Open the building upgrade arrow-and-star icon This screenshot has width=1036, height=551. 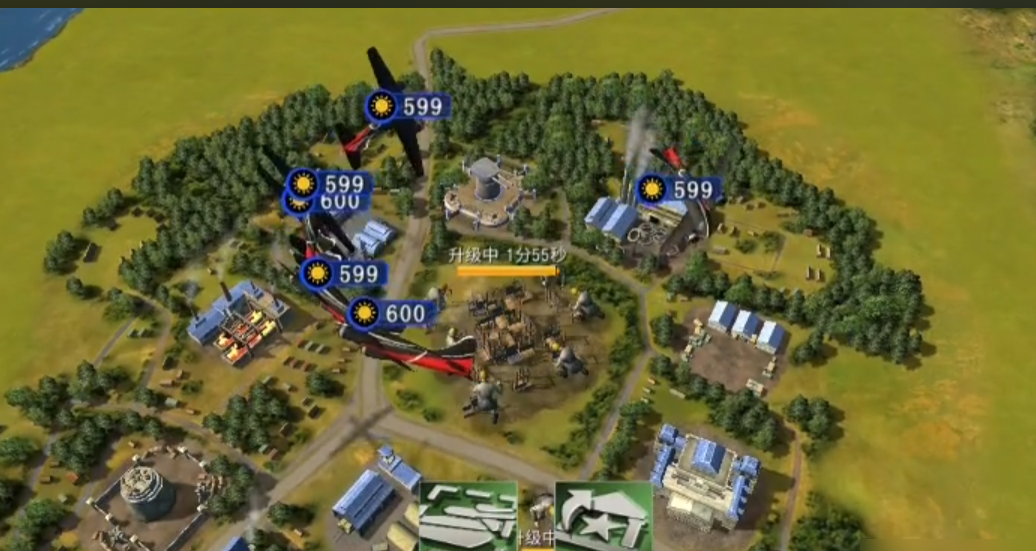[603, 515]
